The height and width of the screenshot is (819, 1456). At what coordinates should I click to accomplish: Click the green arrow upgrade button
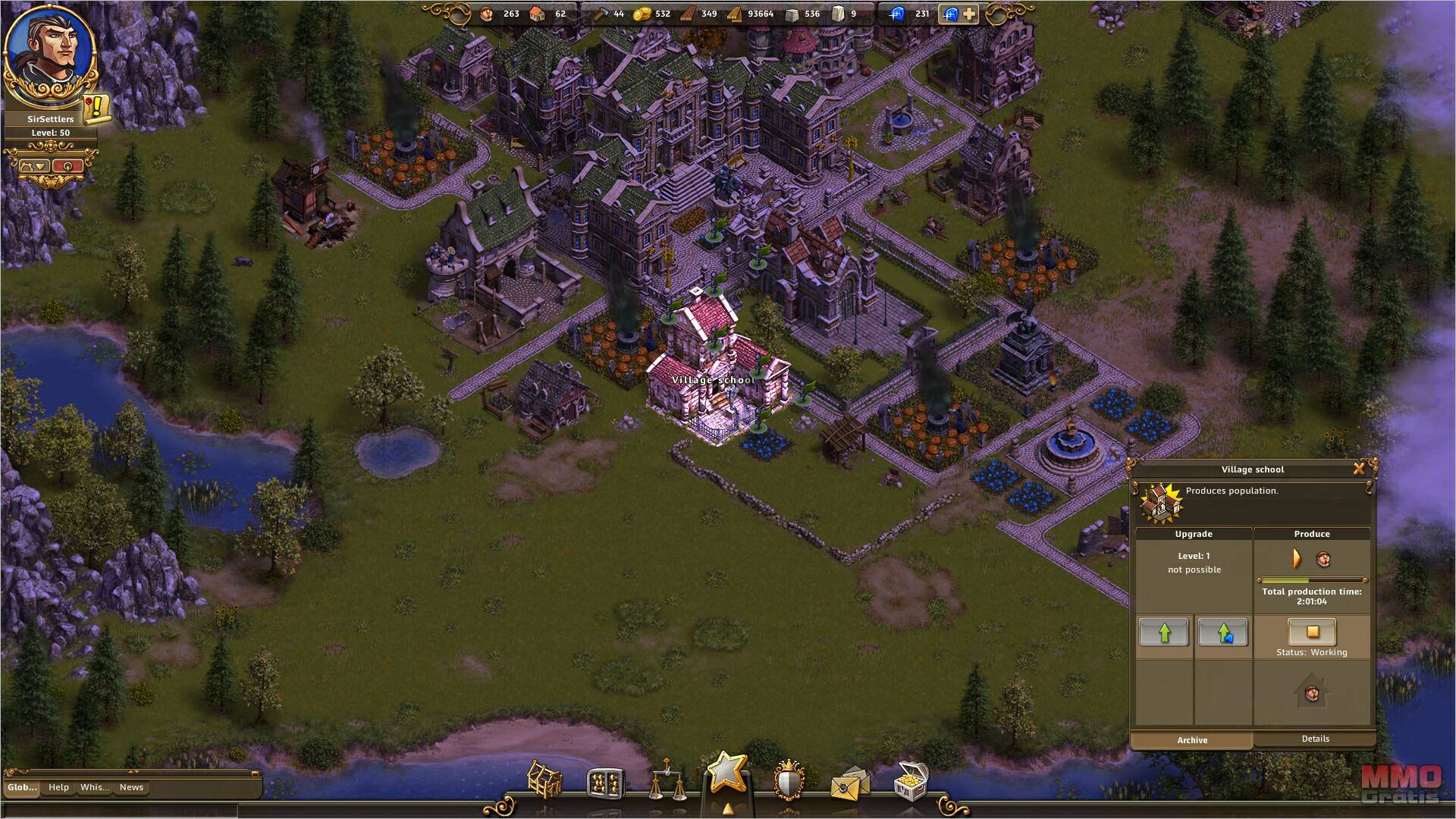pyautogui.click(x=1164, y=632)
